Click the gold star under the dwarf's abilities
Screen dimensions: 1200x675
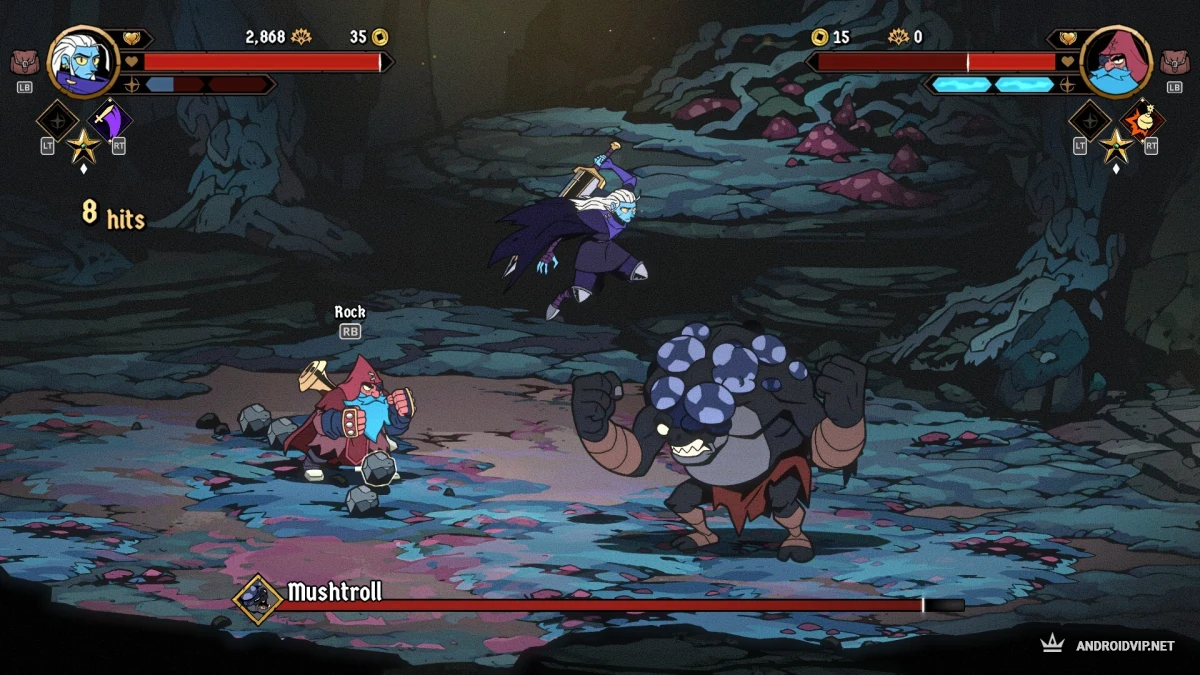click(x=1116, y=146)
